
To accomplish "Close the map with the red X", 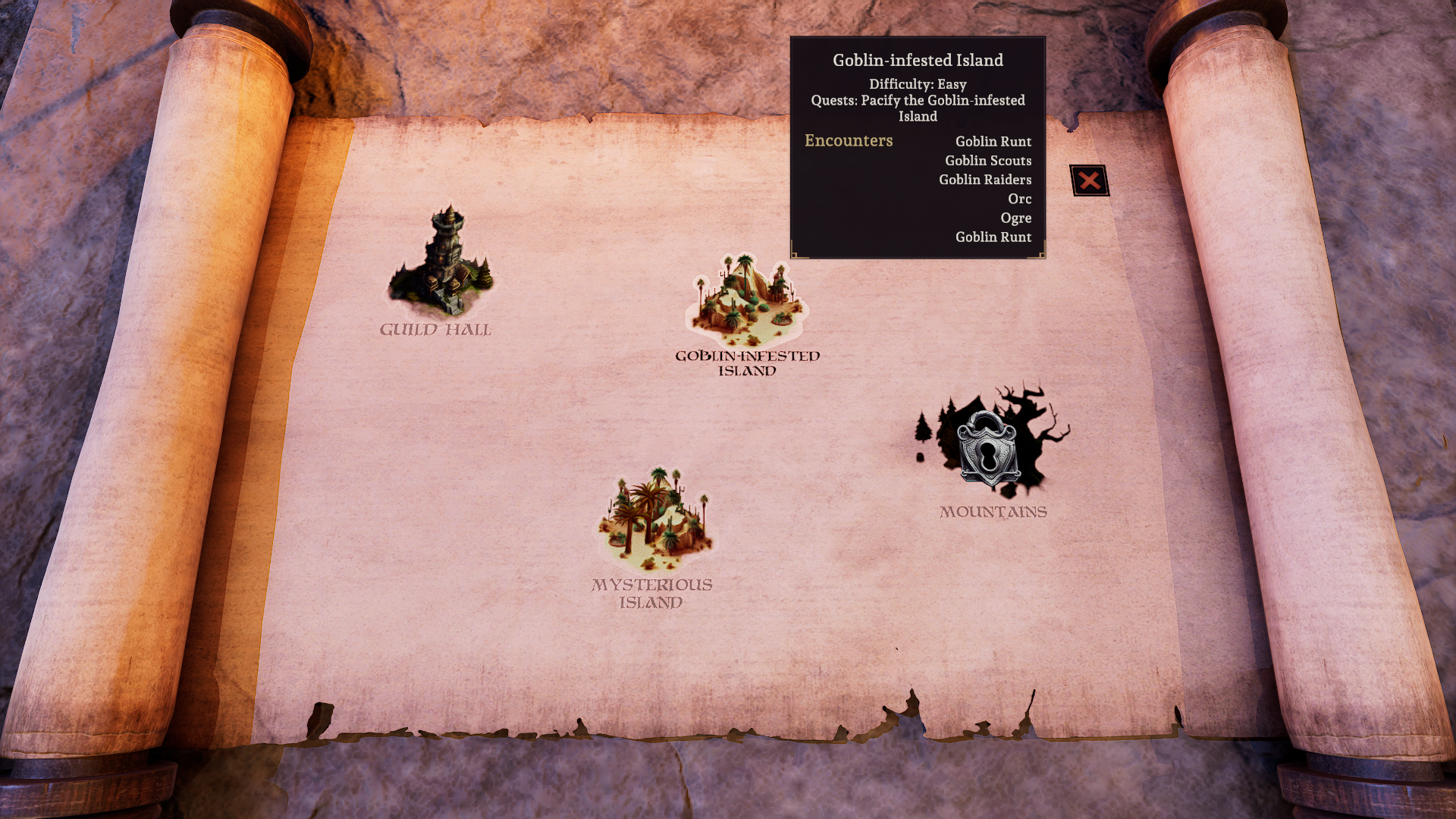I will 1089,180.
